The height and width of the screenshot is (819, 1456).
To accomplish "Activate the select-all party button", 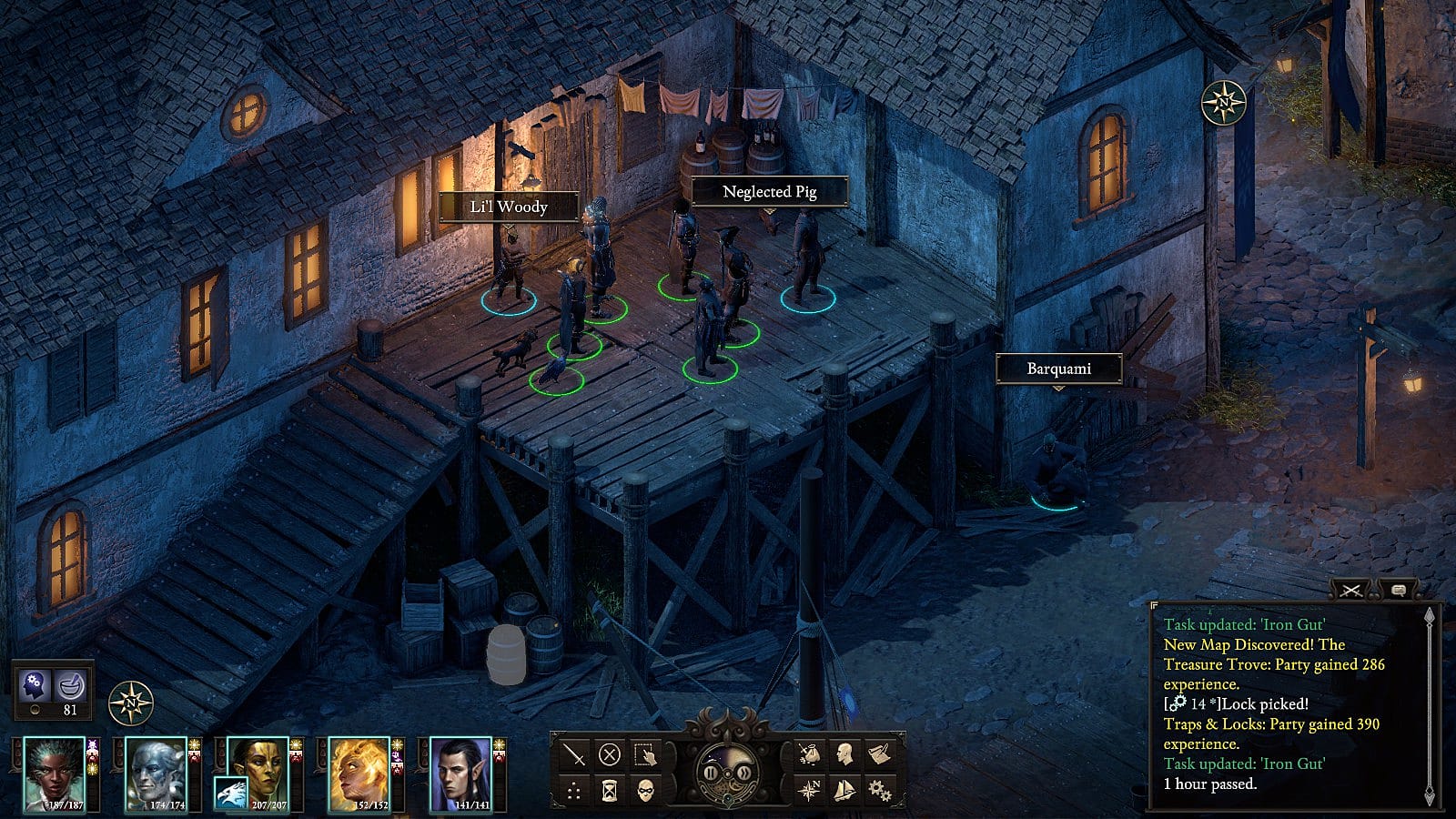I will [645, 754].
